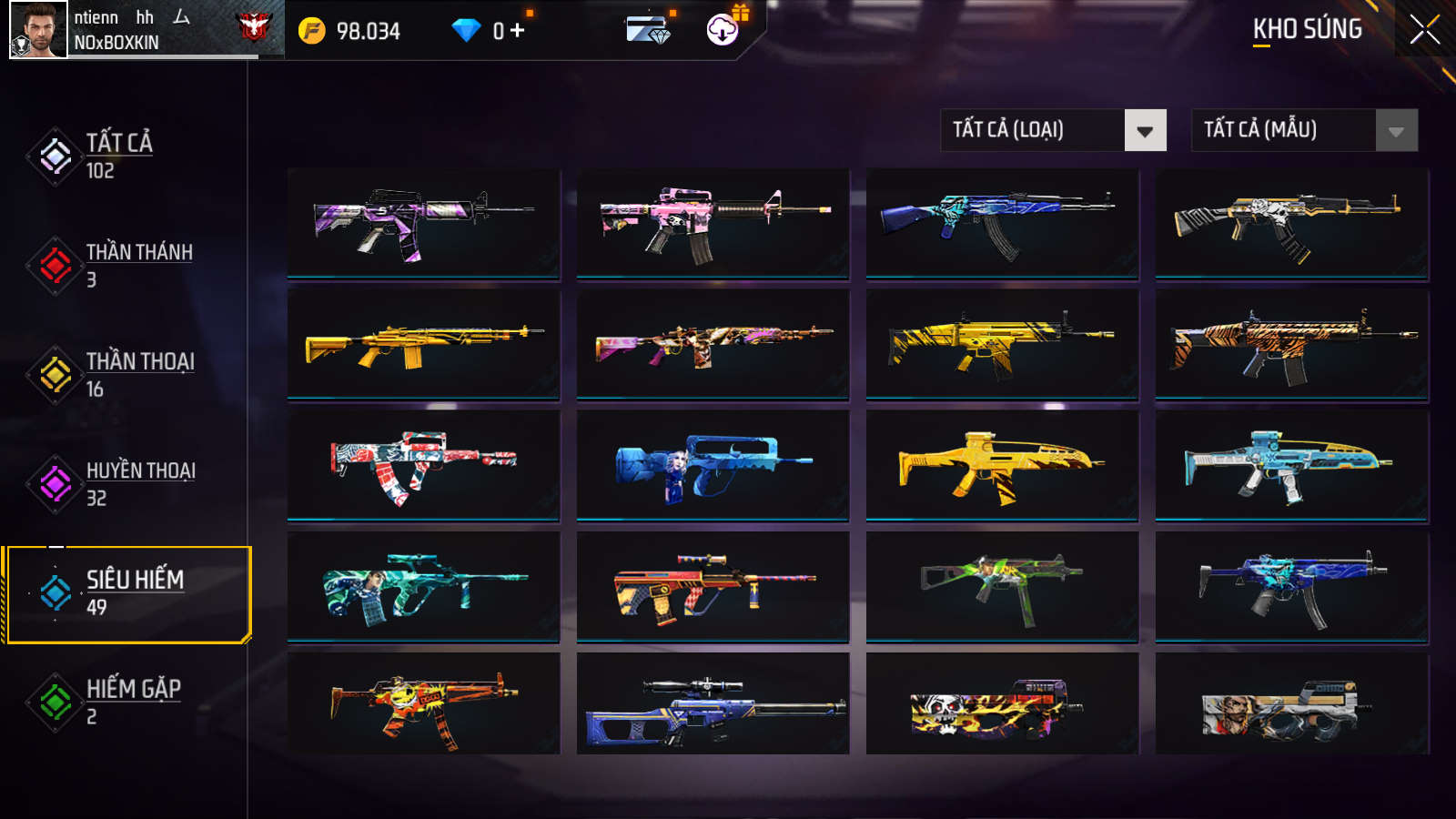Open the player profile avatar

coord(38,30)
